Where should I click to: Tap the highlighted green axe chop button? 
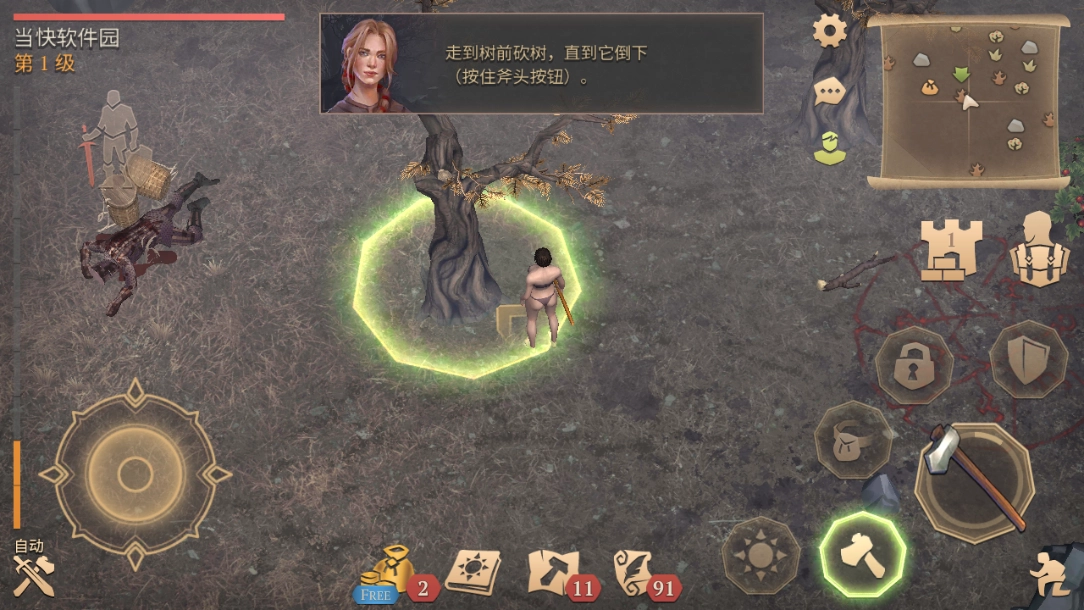pyautogui.click(x=862, y=555)
